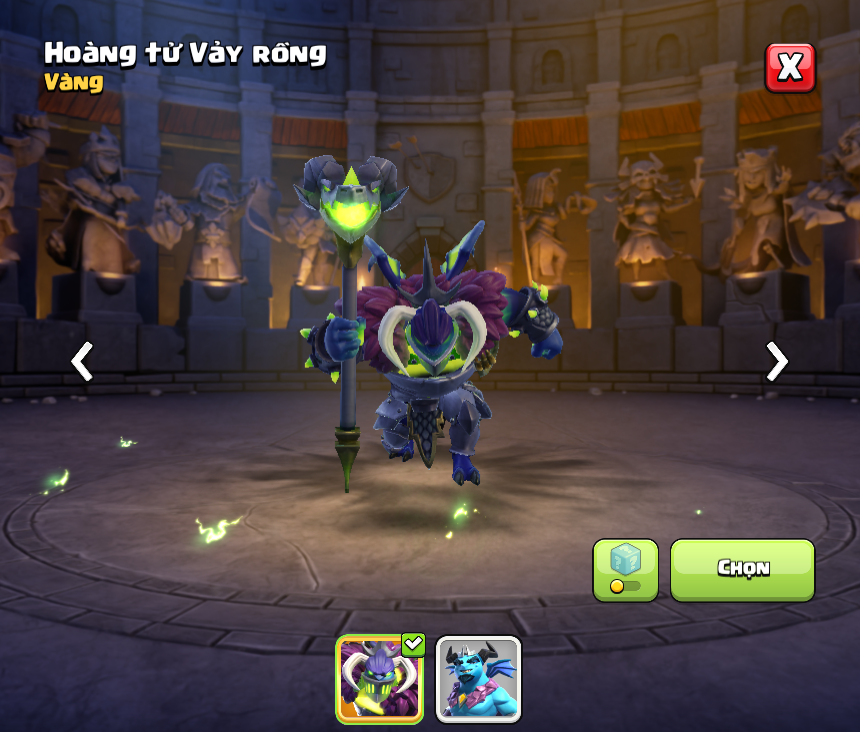Select the purple dragon scale skin thumbnail

click(379, 679)
